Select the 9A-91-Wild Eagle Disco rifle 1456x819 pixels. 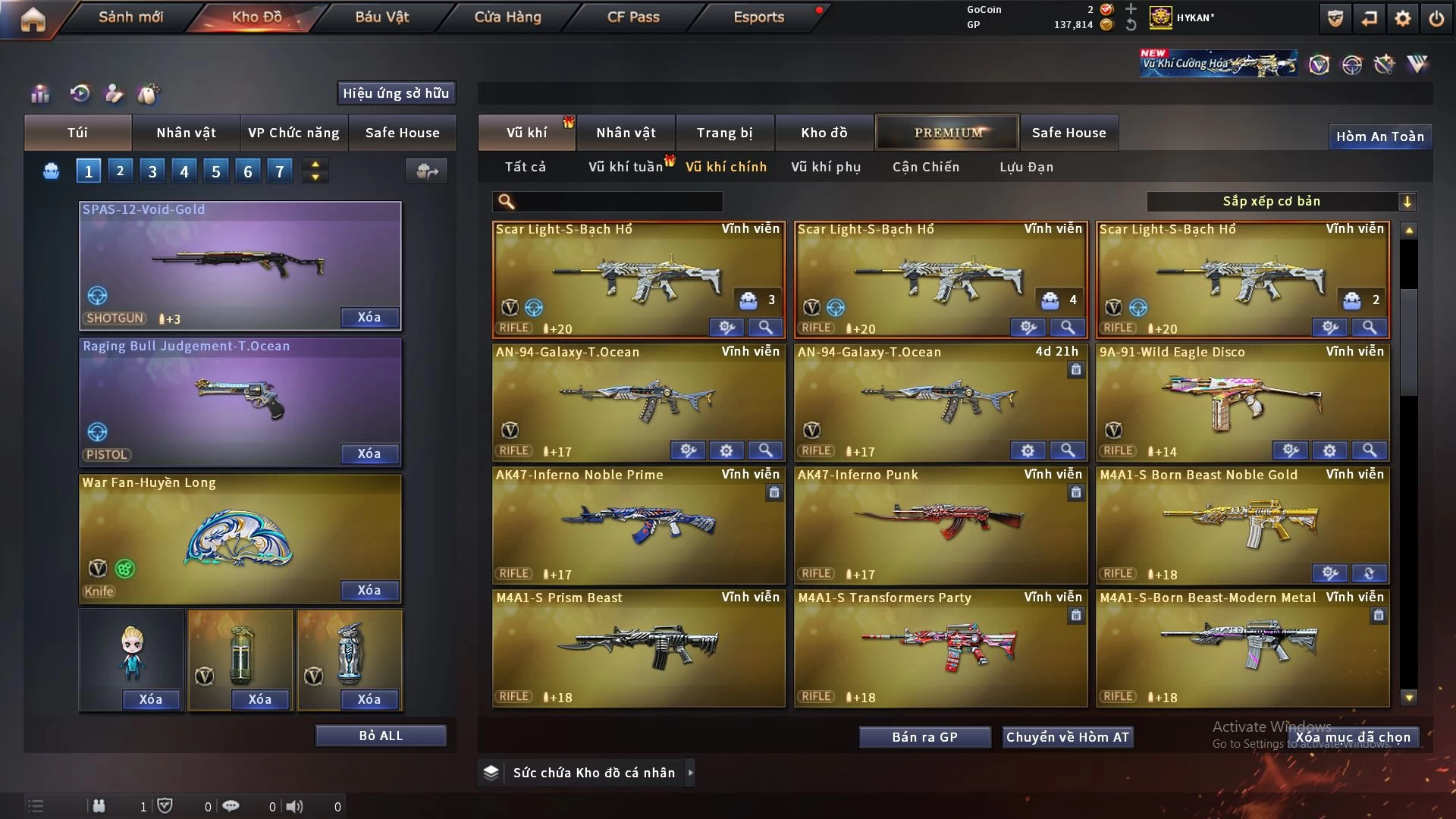pyautogui.click(x=1242, y=402)
